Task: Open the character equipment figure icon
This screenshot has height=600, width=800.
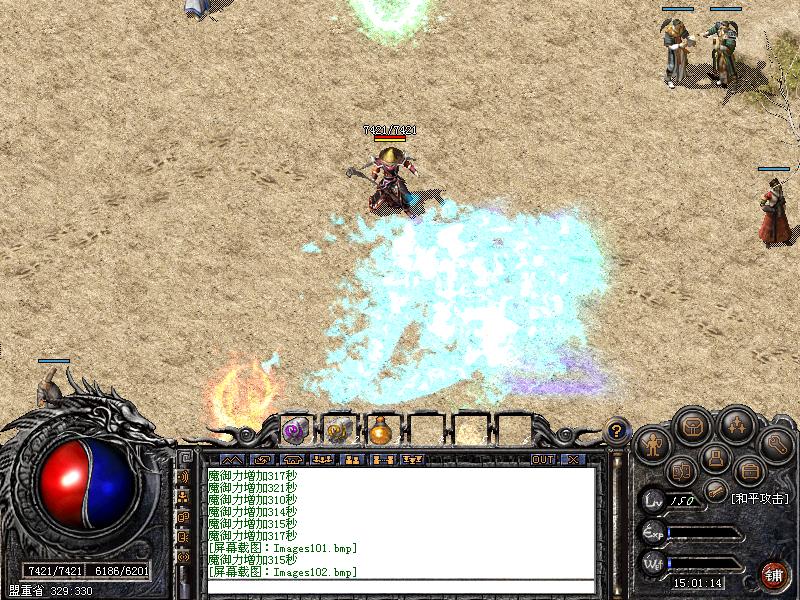Action: (653, 443)
